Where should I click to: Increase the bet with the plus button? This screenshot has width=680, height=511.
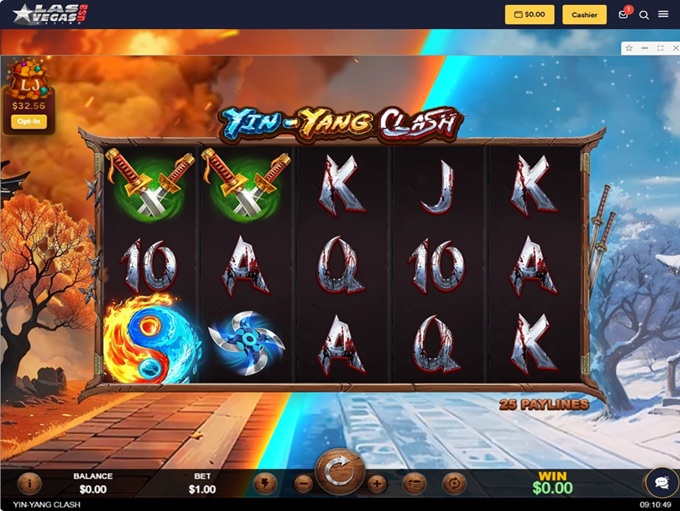[x=377, y=483]
